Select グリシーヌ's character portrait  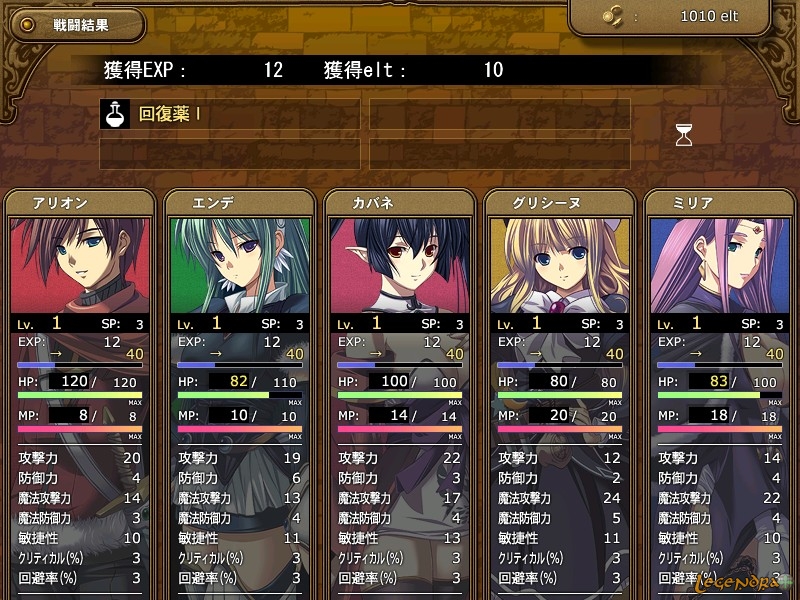click(x=560, y=265)
